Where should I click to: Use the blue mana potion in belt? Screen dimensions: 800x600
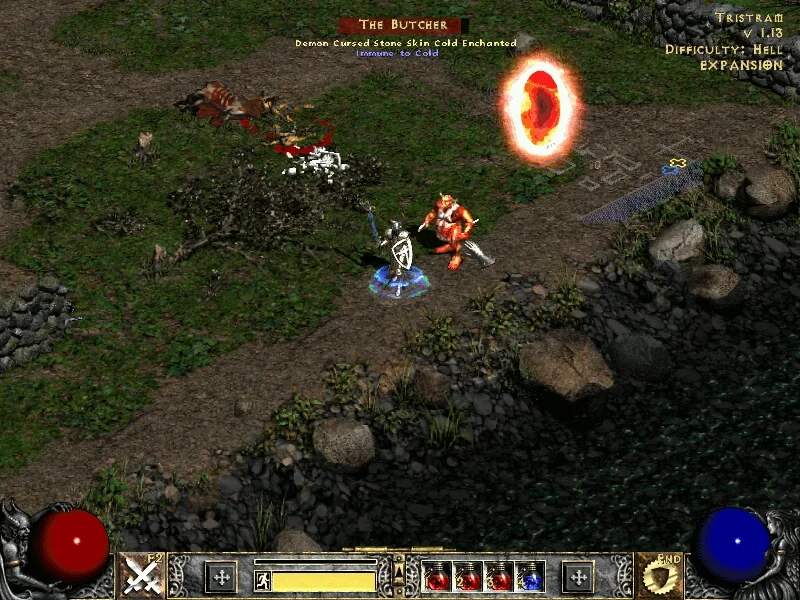coord(531,577)
